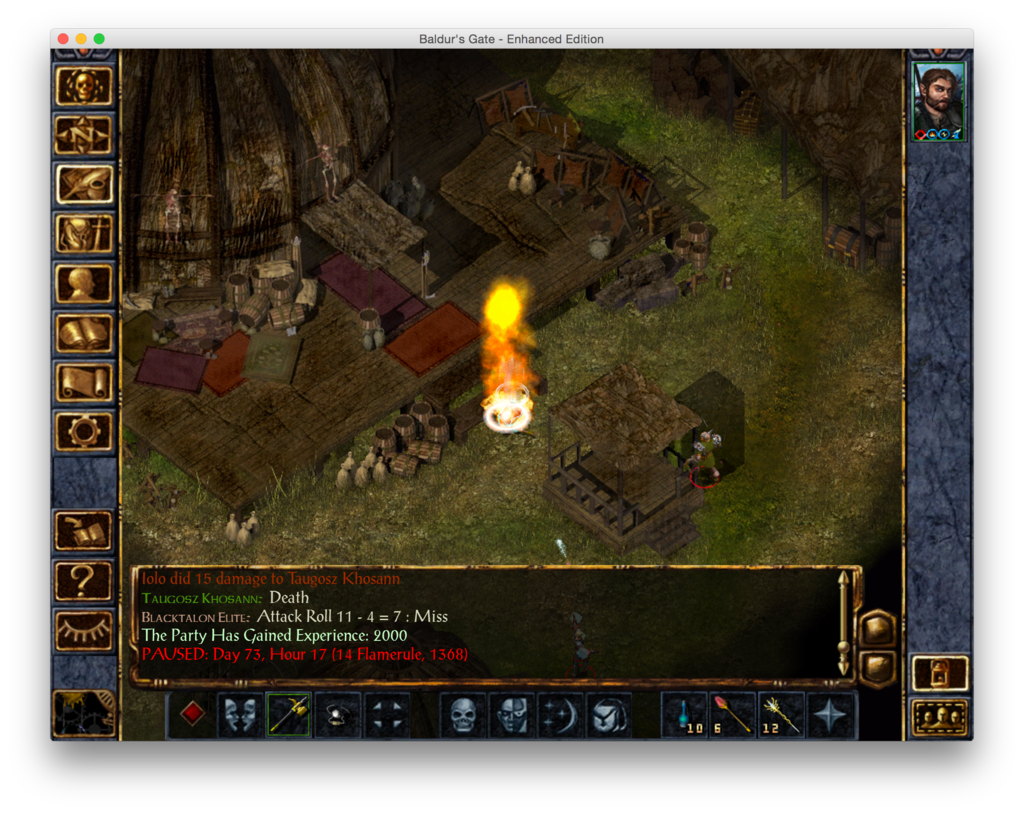Viewport: 1024px width, 813px height.
Task: Open the area map with the compass button
Action: click(x=84, y=136)
